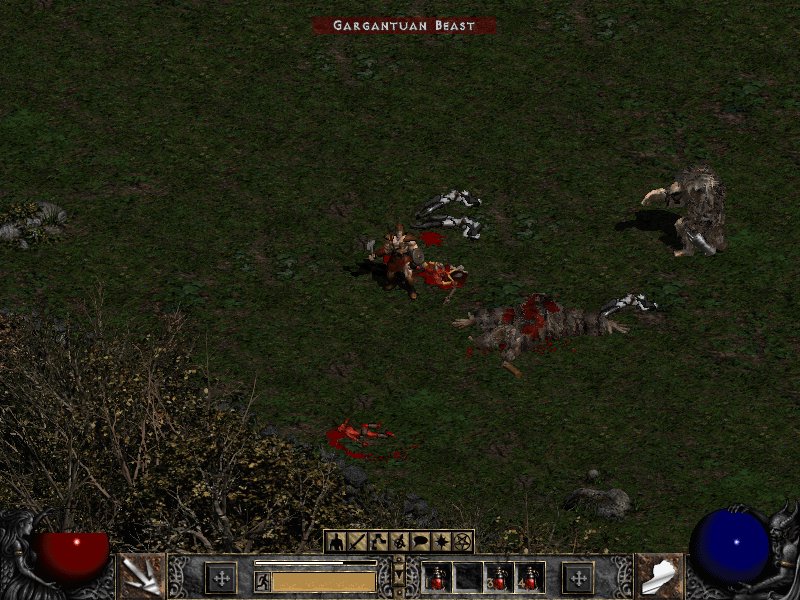800x600 pixels.
Task: Choose the white right-hand skill icon
Action: click(658, 576)
